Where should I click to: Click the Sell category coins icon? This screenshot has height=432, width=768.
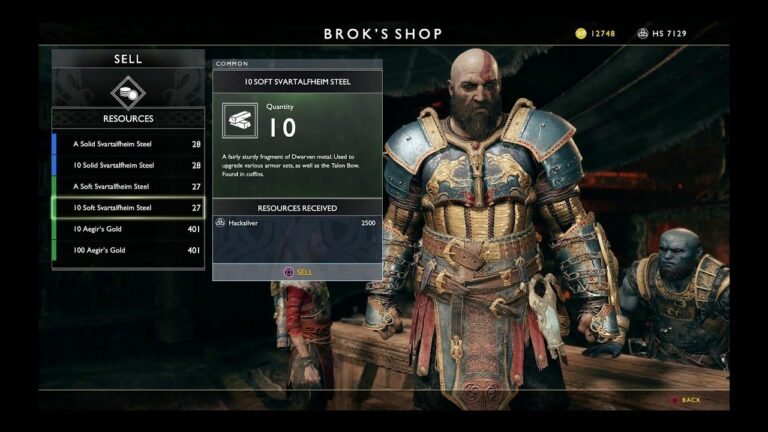[x=128, y=92]
